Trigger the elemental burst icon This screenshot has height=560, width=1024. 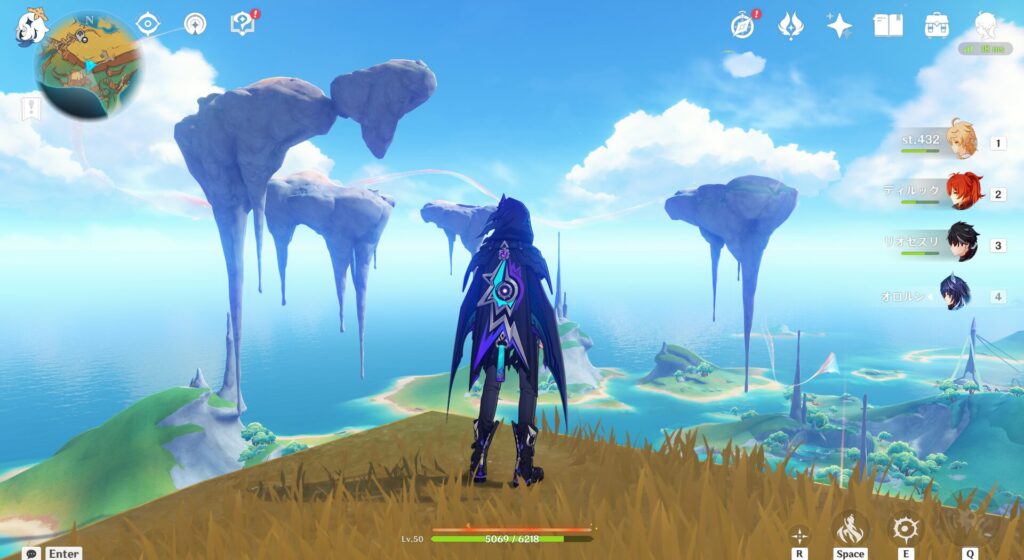click(x=968, y=528)
